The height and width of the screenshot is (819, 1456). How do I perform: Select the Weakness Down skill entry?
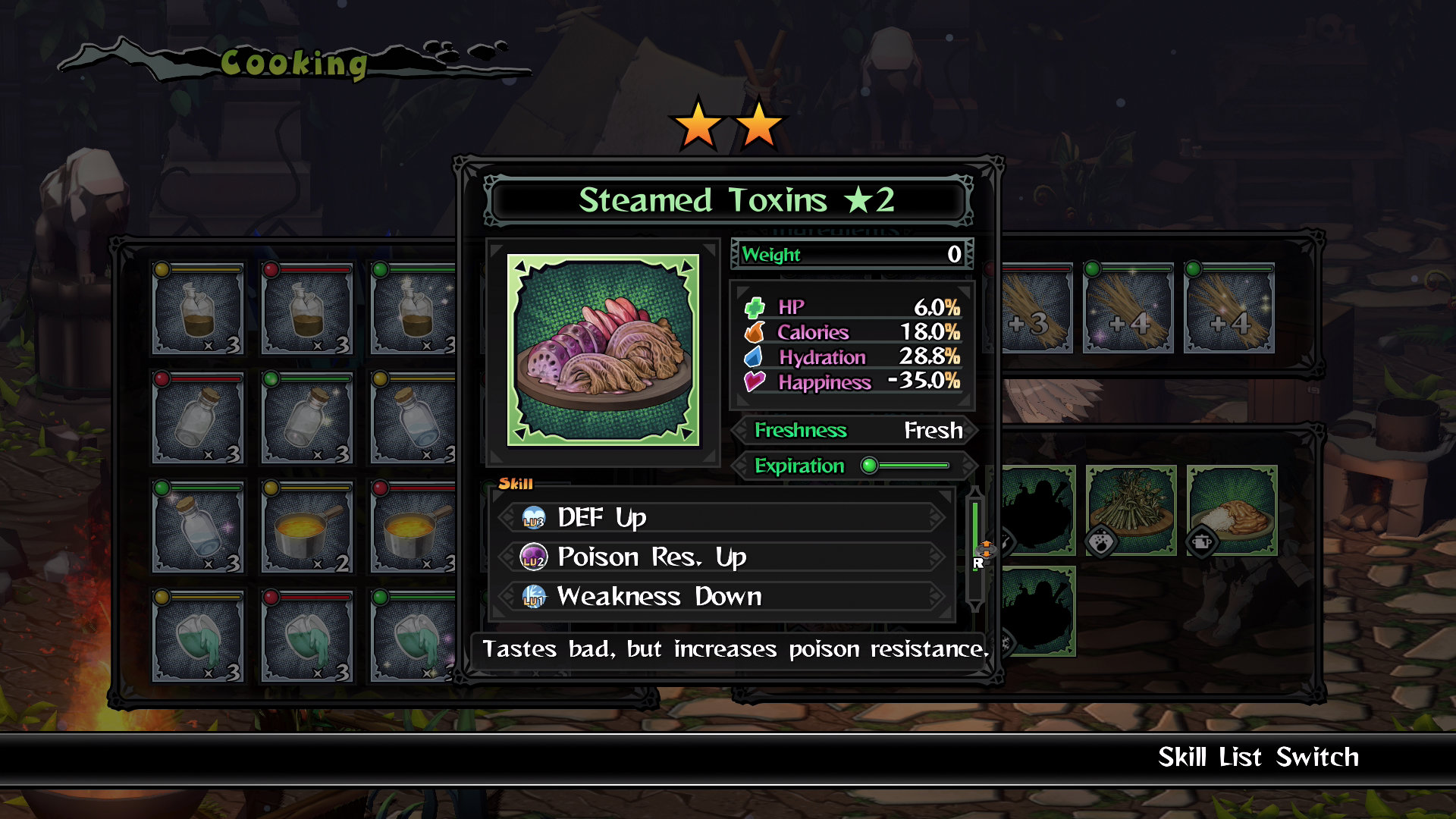(720, 597)
